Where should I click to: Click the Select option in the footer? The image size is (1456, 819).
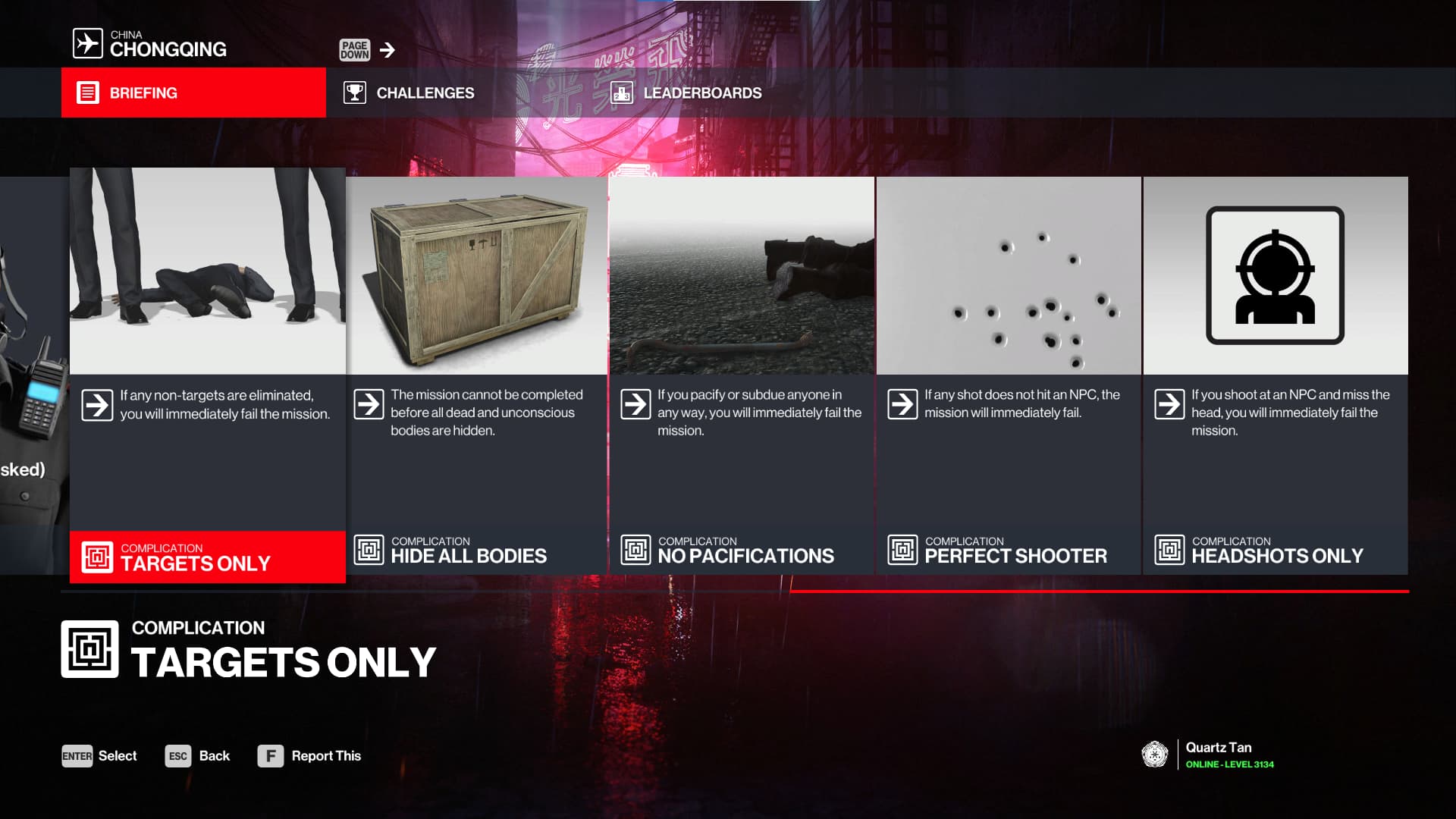99,756
